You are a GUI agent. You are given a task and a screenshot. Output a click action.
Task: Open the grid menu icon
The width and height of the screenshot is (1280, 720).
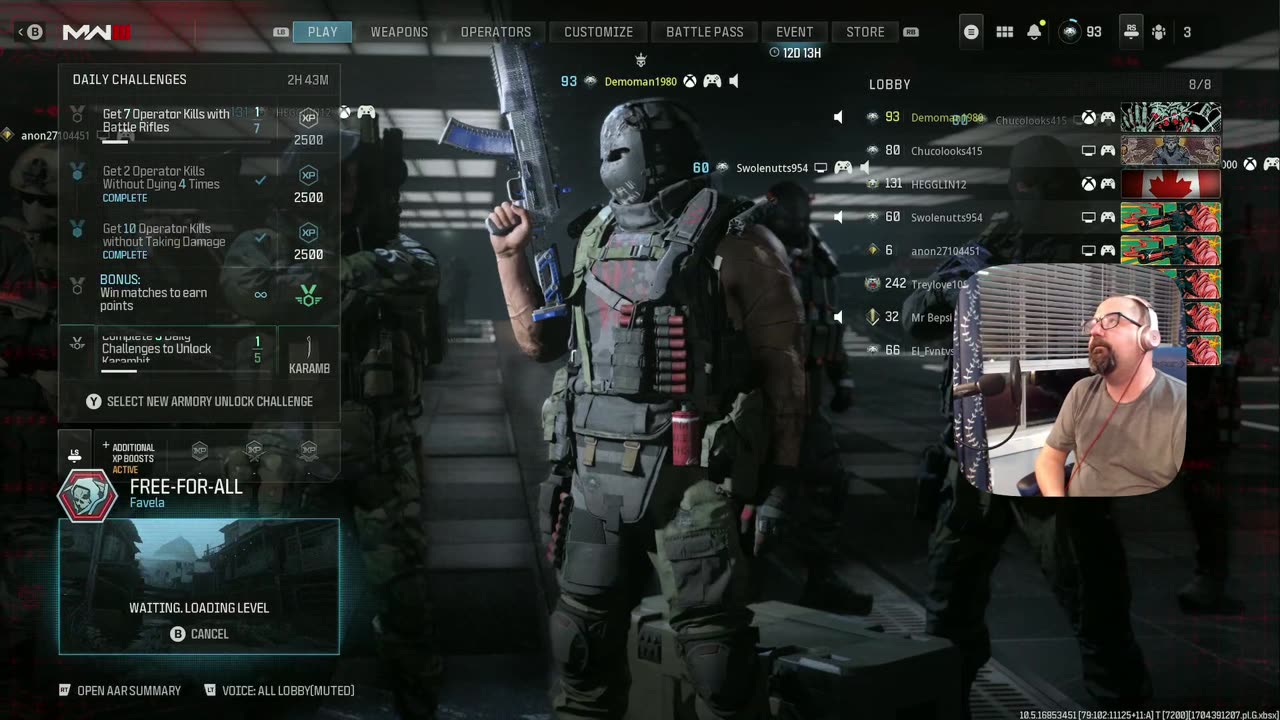[1005, 32]
